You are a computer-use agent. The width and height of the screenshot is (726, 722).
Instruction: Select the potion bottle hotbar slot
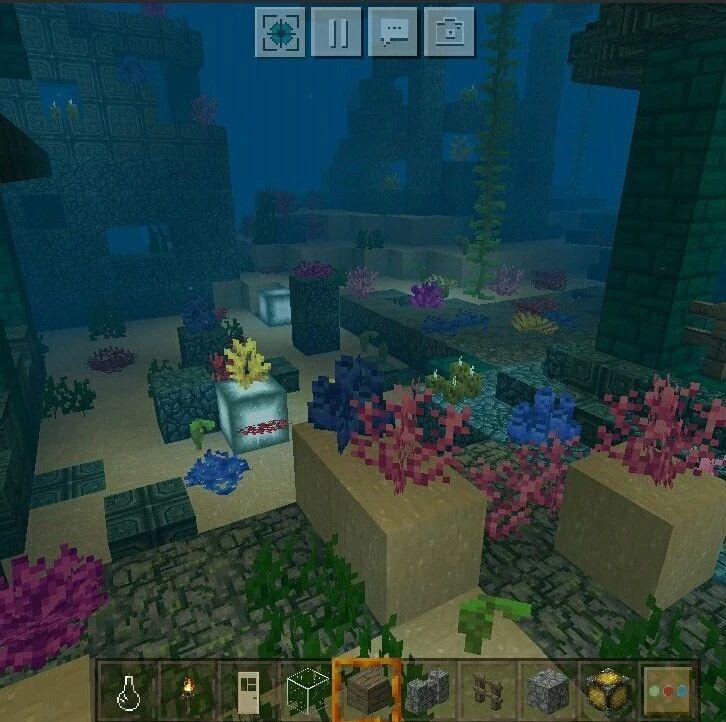(x=127, y=690)
